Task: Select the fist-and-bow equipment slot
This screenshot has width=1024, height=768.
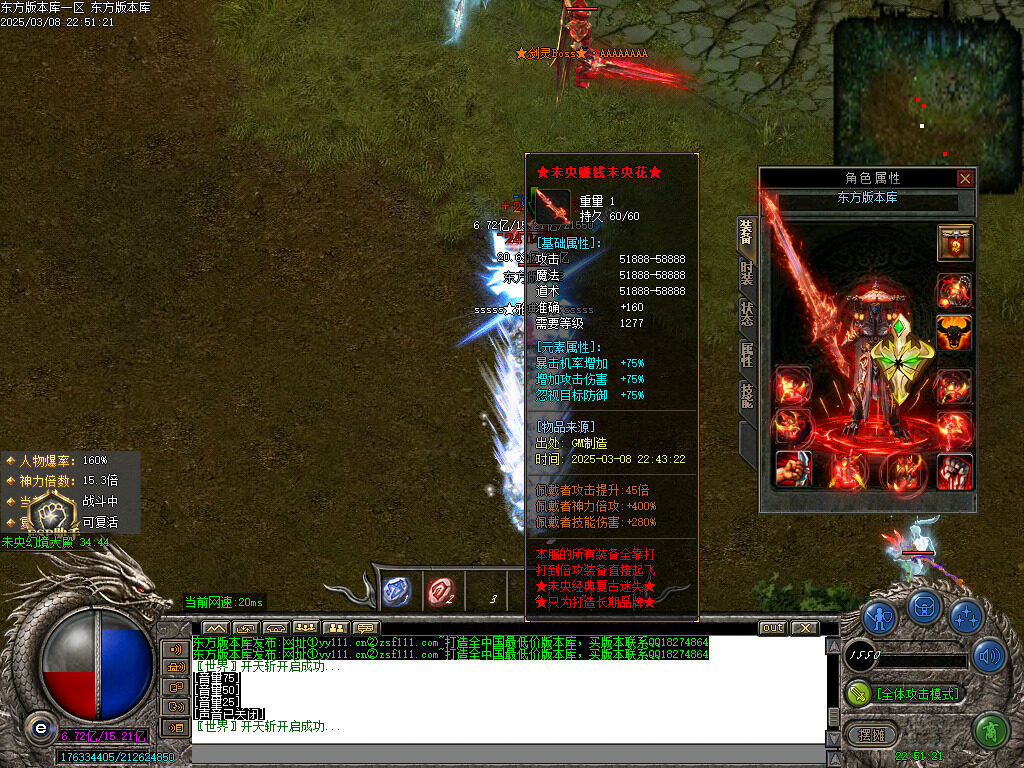Action: click(x=793, y=470)
